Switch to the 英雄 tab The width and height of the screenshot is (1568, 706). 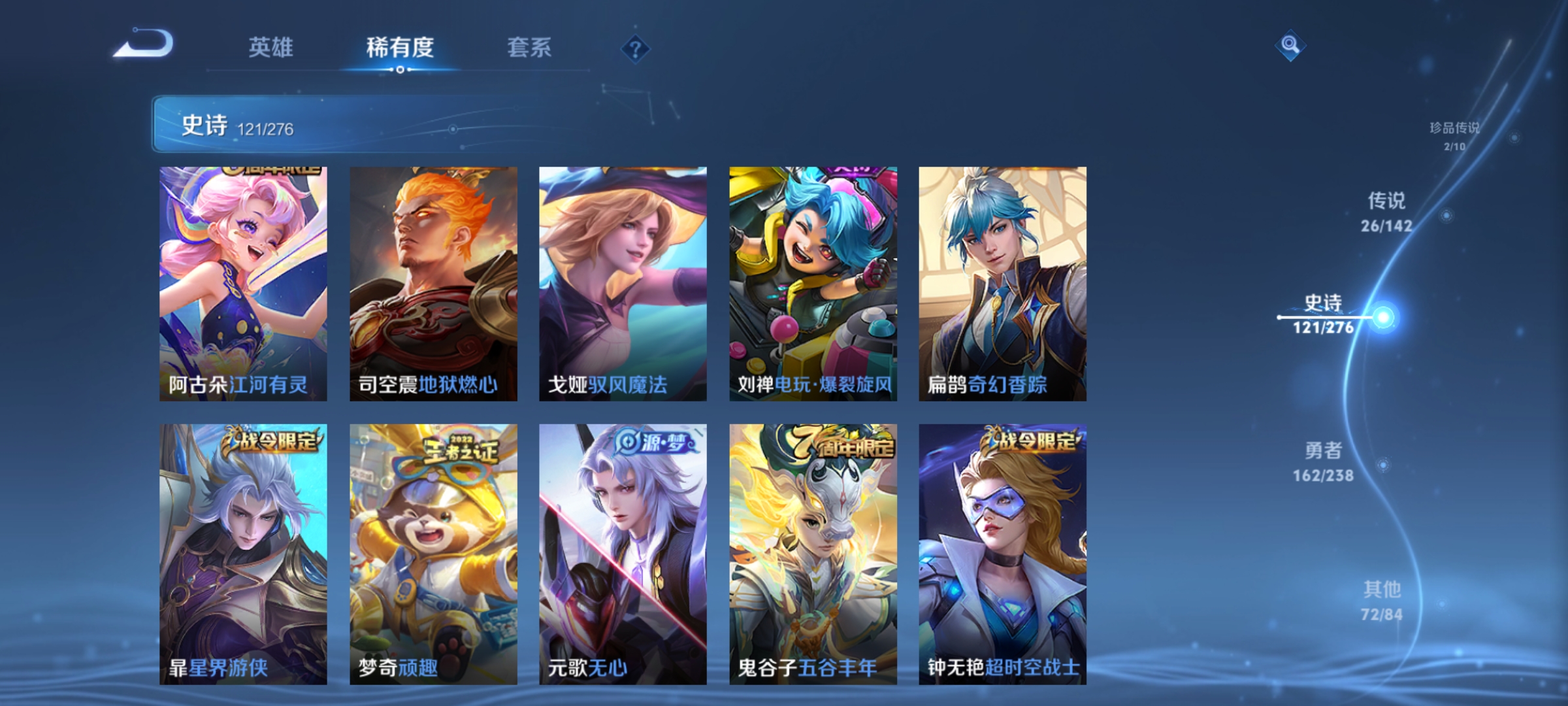(x=272, y=47)
